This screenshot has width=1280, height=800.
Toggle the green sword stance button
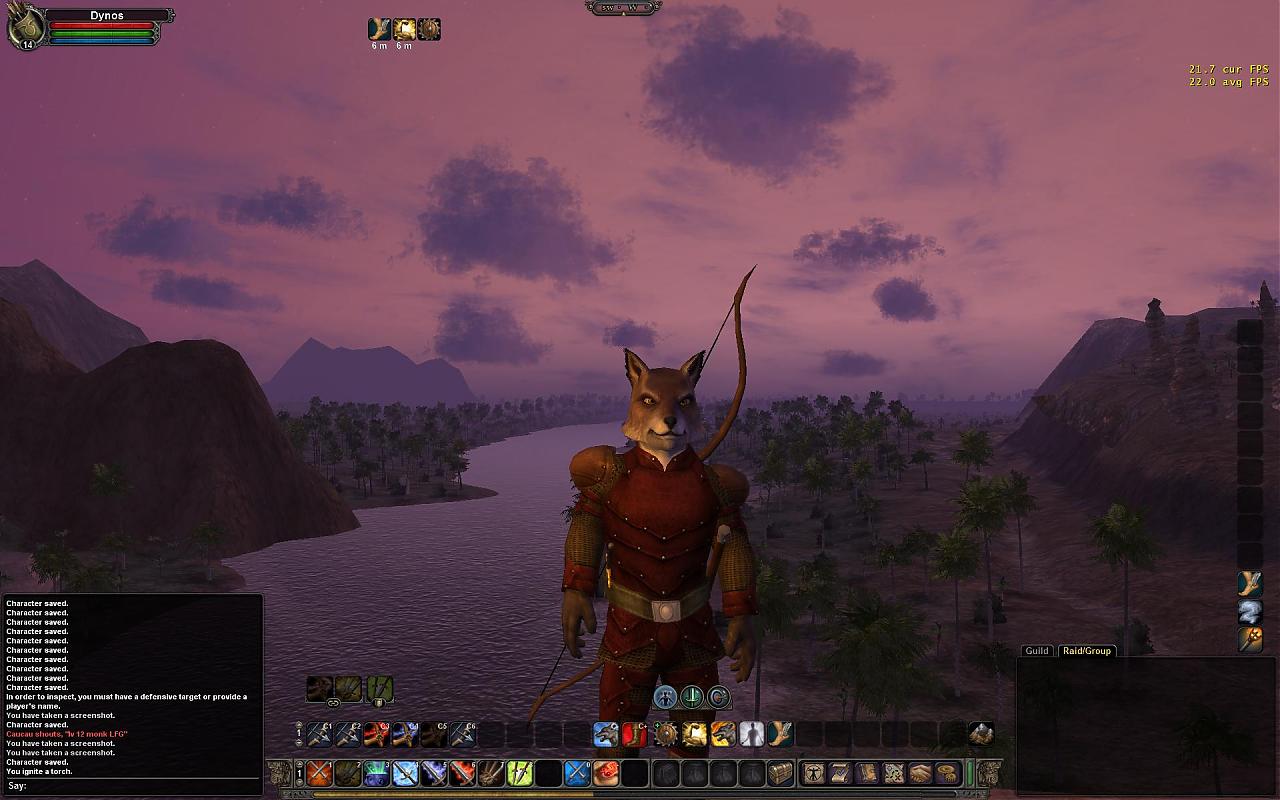pos(692,697)
